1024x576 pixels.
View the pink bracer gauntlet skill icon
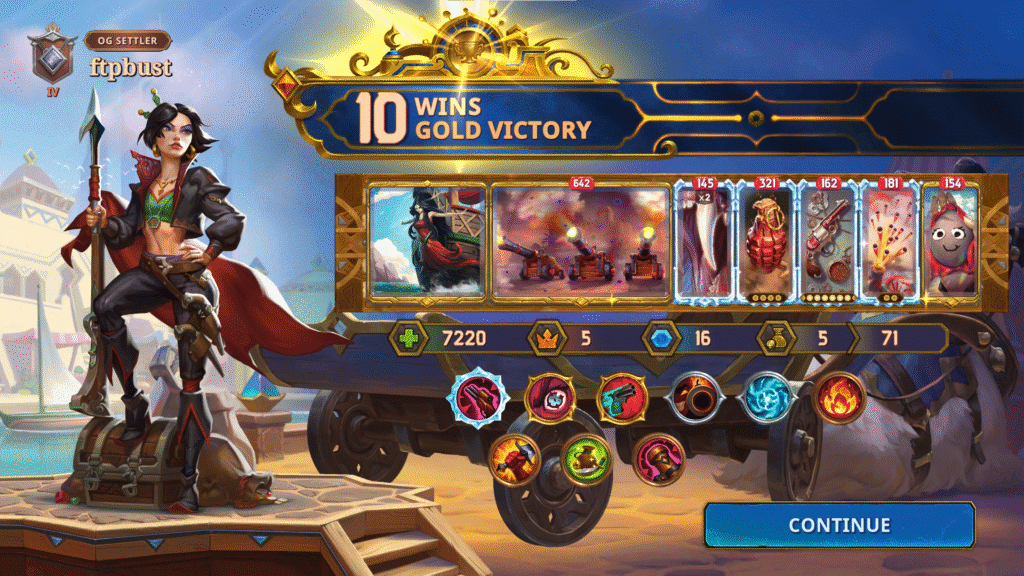pos(658,459)
